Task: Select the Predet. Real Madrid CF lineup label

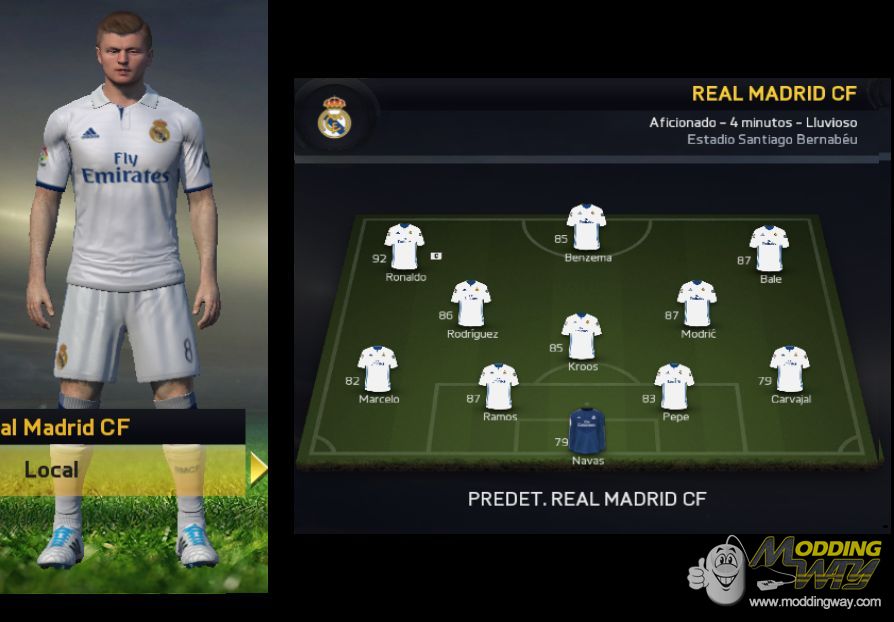Action: (589, 498)
